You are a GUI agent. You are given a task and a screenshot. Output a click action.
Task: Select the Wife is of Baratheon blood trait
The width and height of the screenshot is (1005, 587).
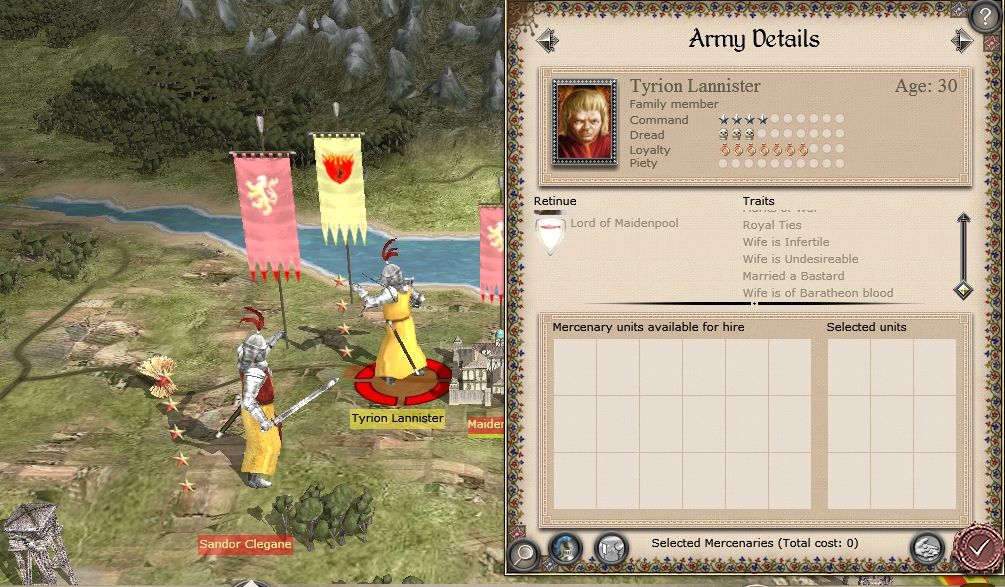[x=817, y=293]
